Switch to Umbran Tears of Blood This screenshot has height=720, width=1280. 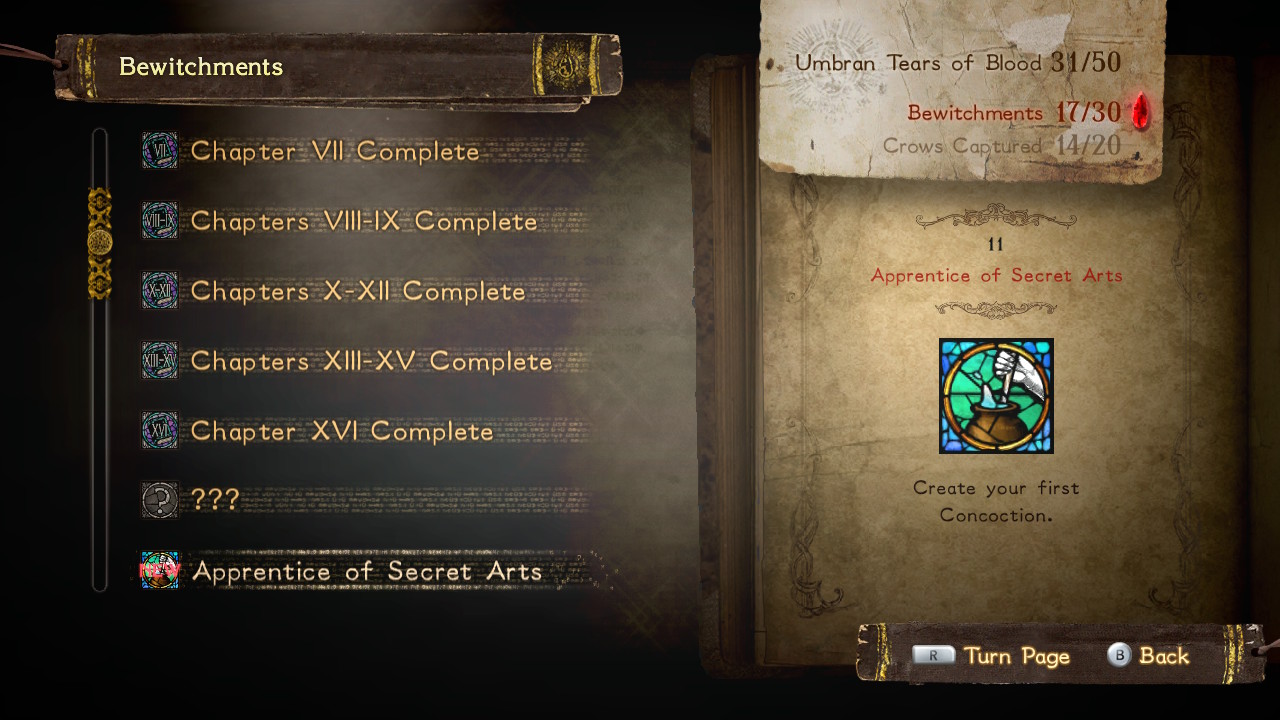pos(957,63)
